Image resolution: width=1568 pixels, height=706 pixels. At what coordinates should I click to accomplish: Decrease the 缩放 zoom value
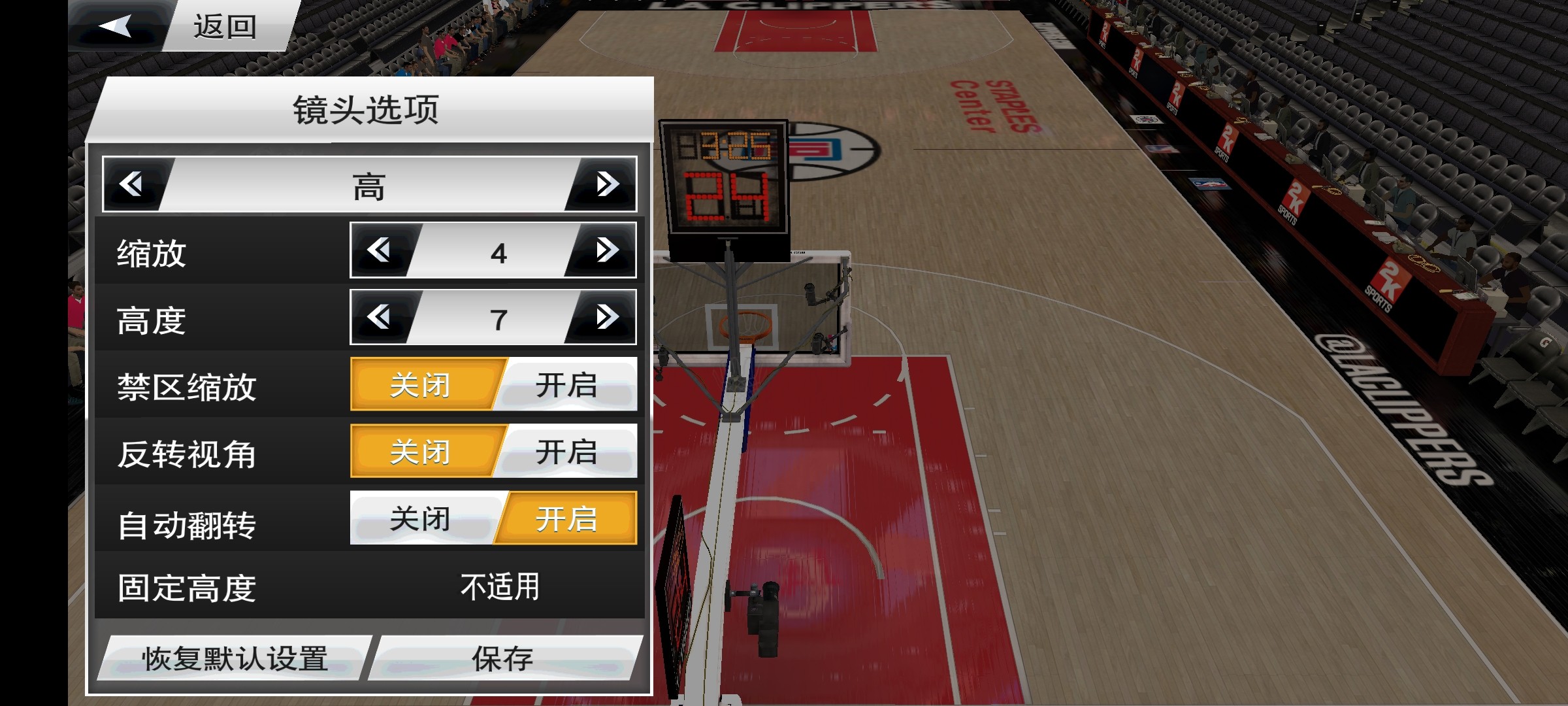point(380,250)
